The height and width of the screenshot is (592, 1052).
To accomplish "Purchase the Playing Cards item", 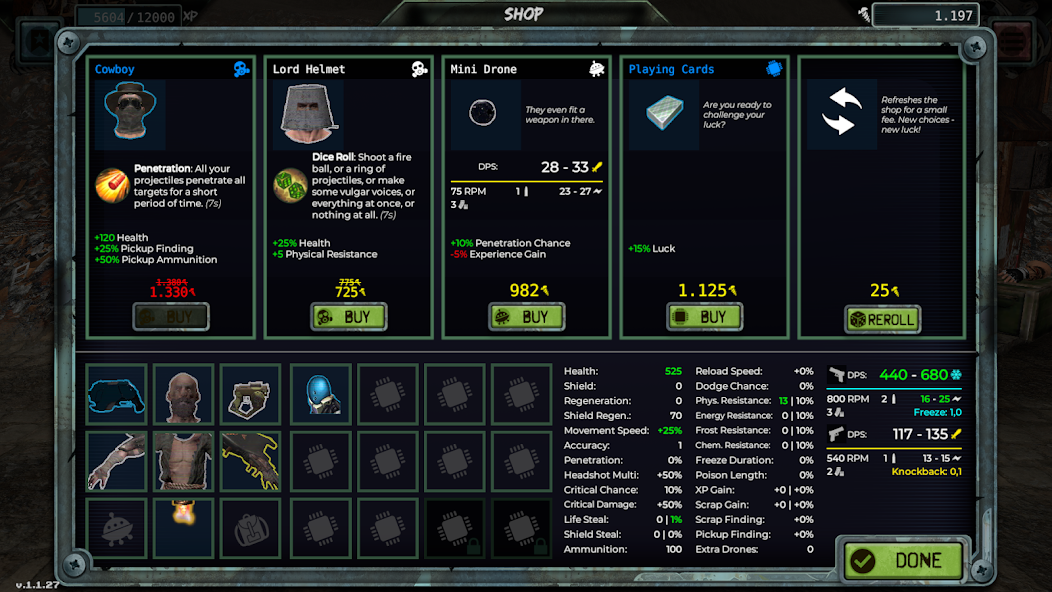I will tap(704, 317).
